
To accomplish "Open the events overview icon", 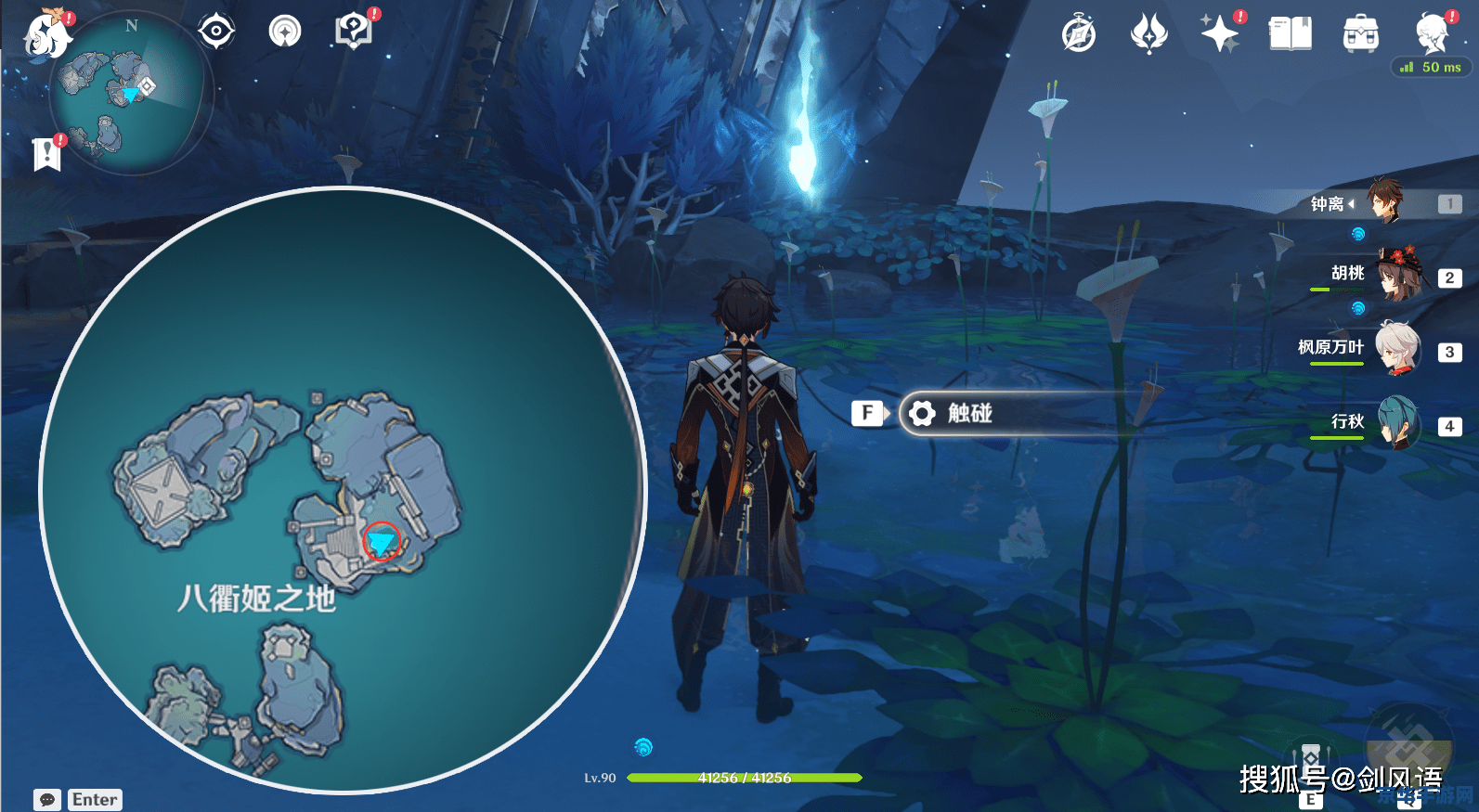I will click(x=285, y=32).
